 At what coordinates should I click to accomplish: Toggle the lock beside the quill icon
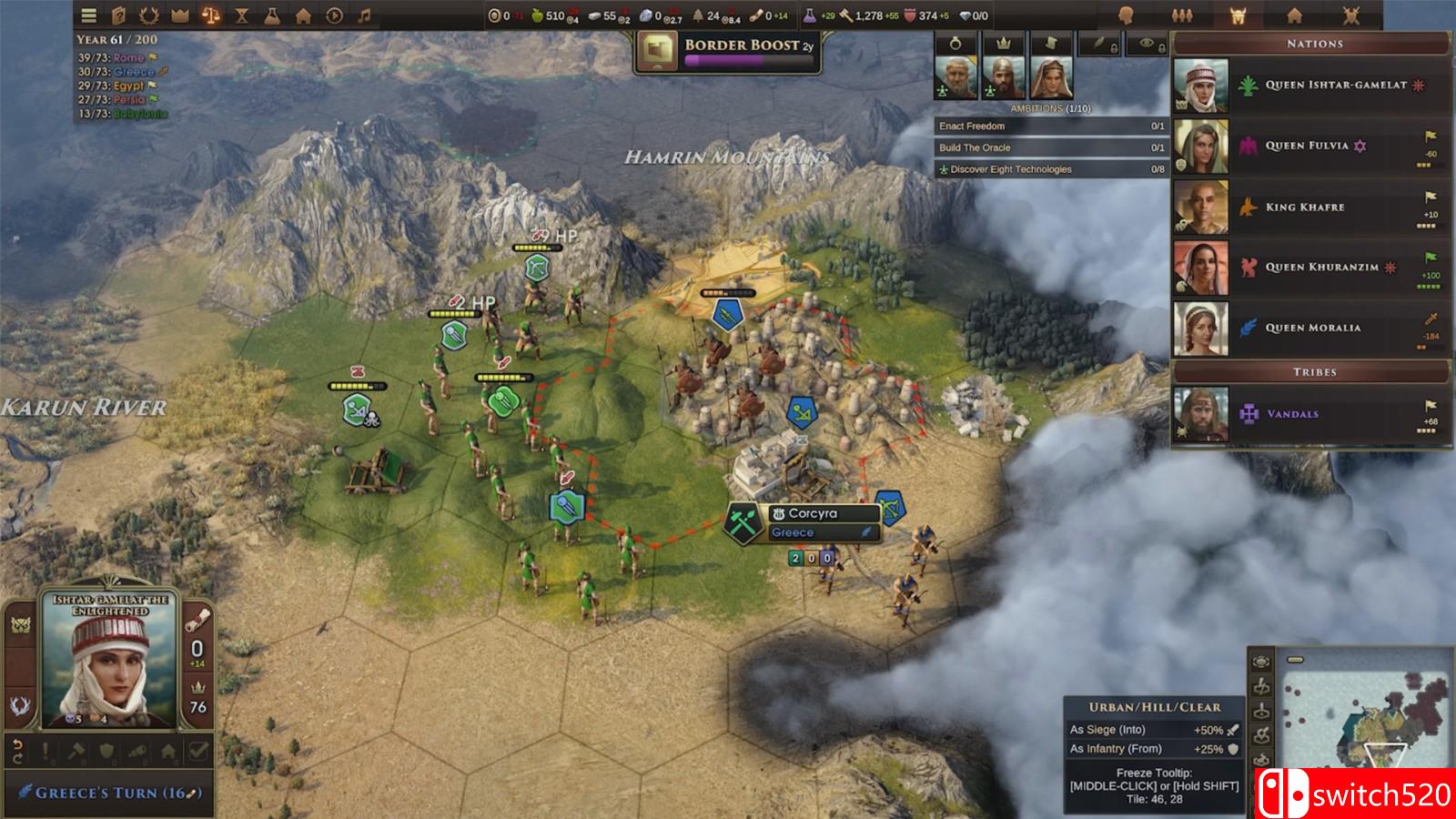tap(1116, 47)
